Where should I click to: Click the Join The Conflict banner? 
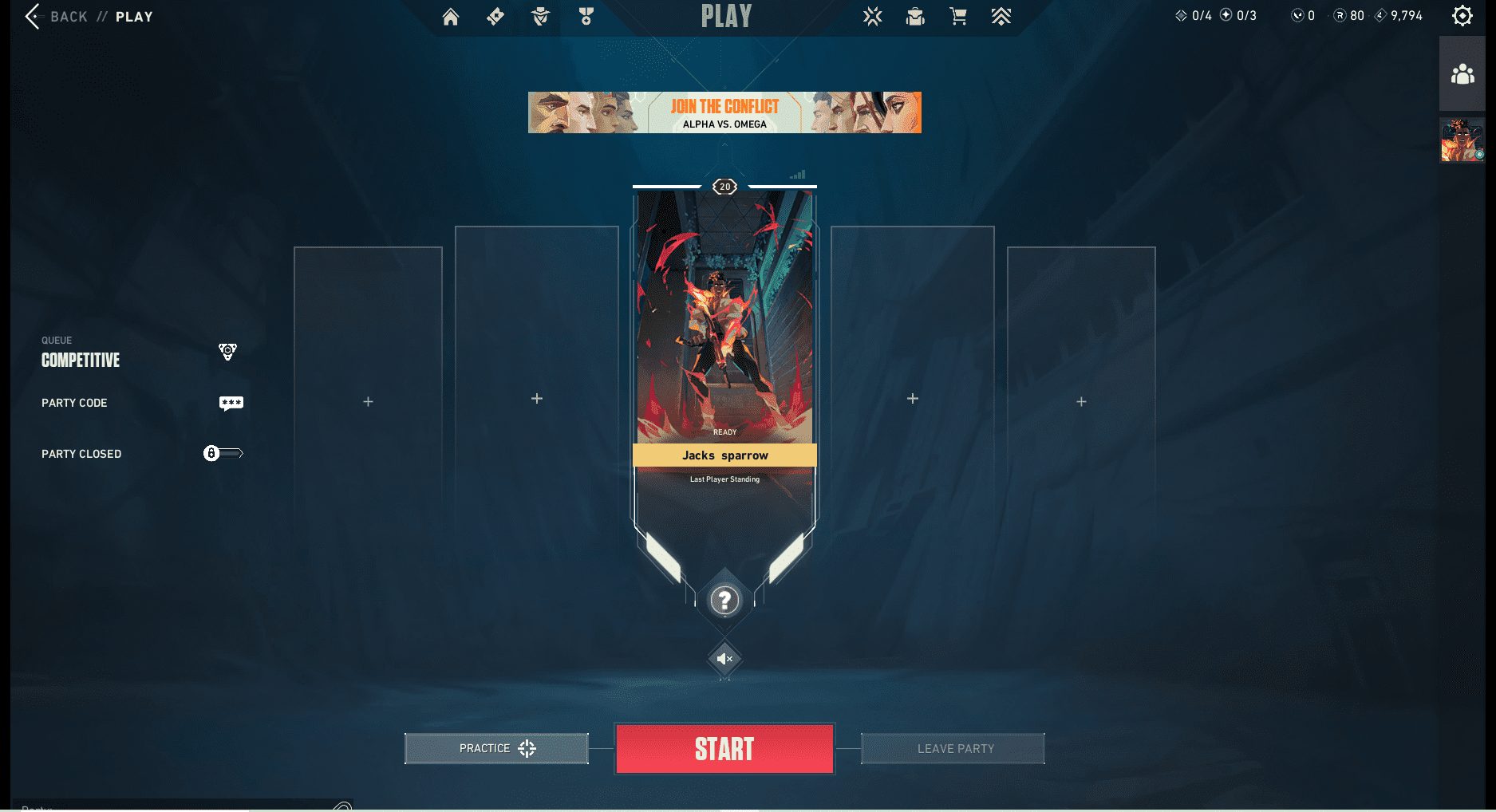[x=724, y=112]
